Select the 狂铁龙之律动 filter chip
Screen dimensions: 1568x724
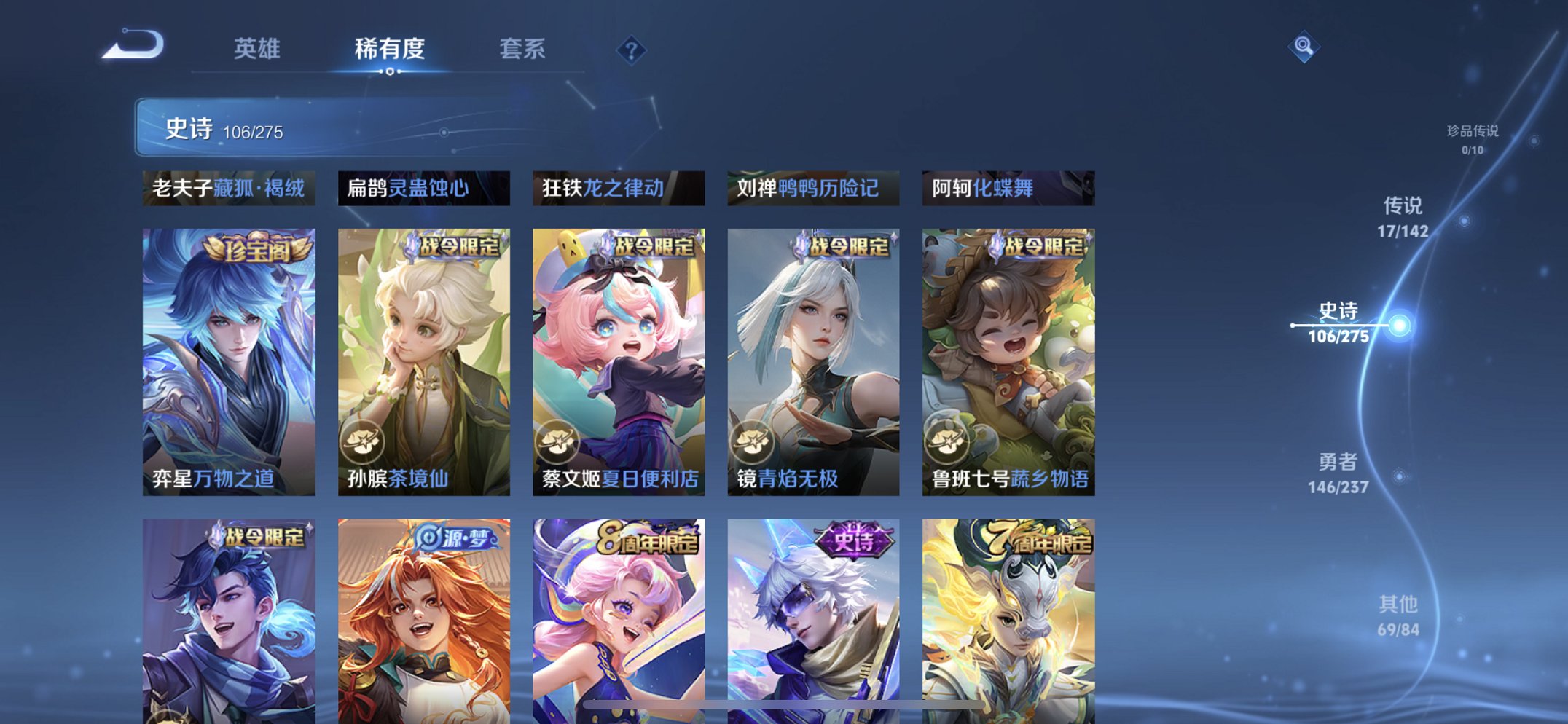pyautogui.click(x=617, y=189)
